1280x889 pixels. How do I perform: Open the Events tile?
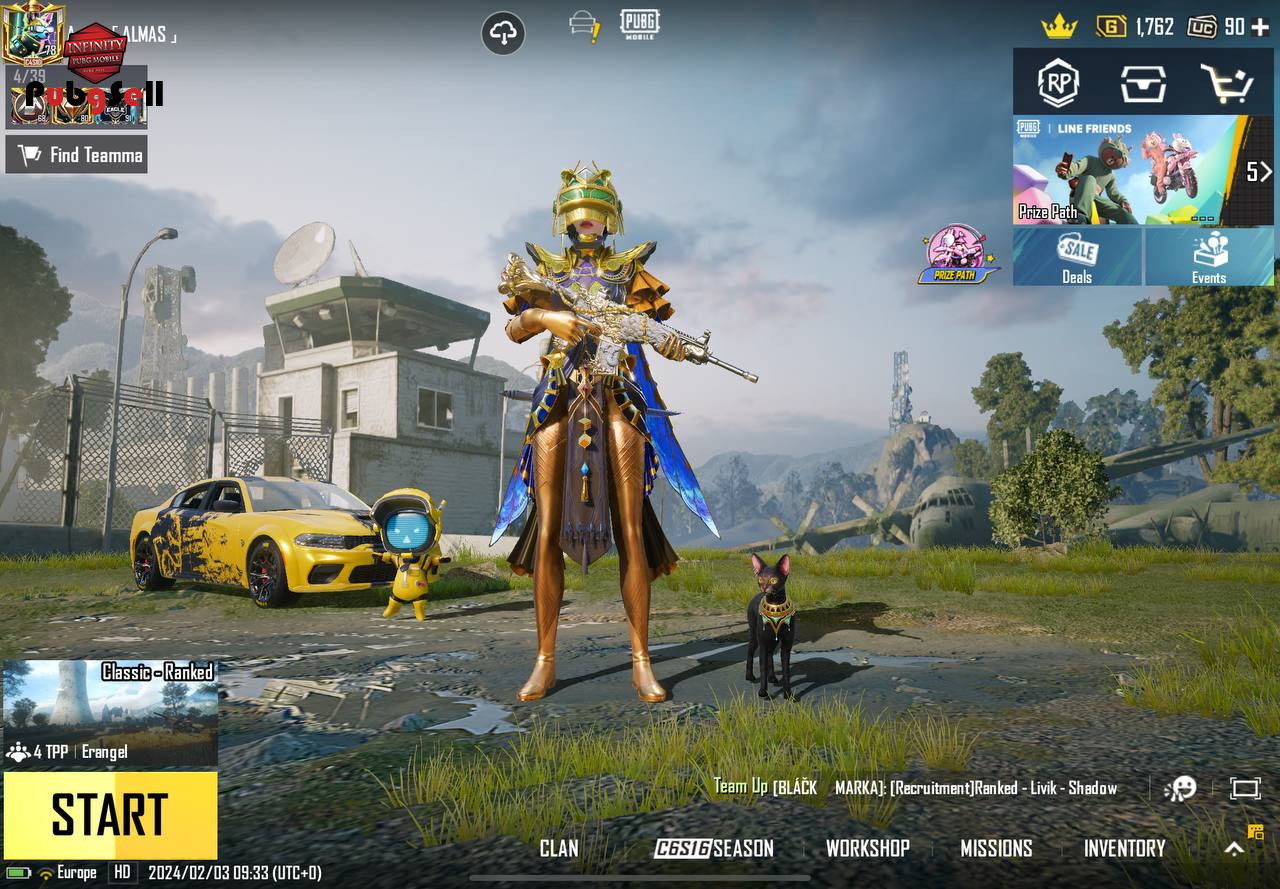pyautogui.click(x=1209, y=258)
